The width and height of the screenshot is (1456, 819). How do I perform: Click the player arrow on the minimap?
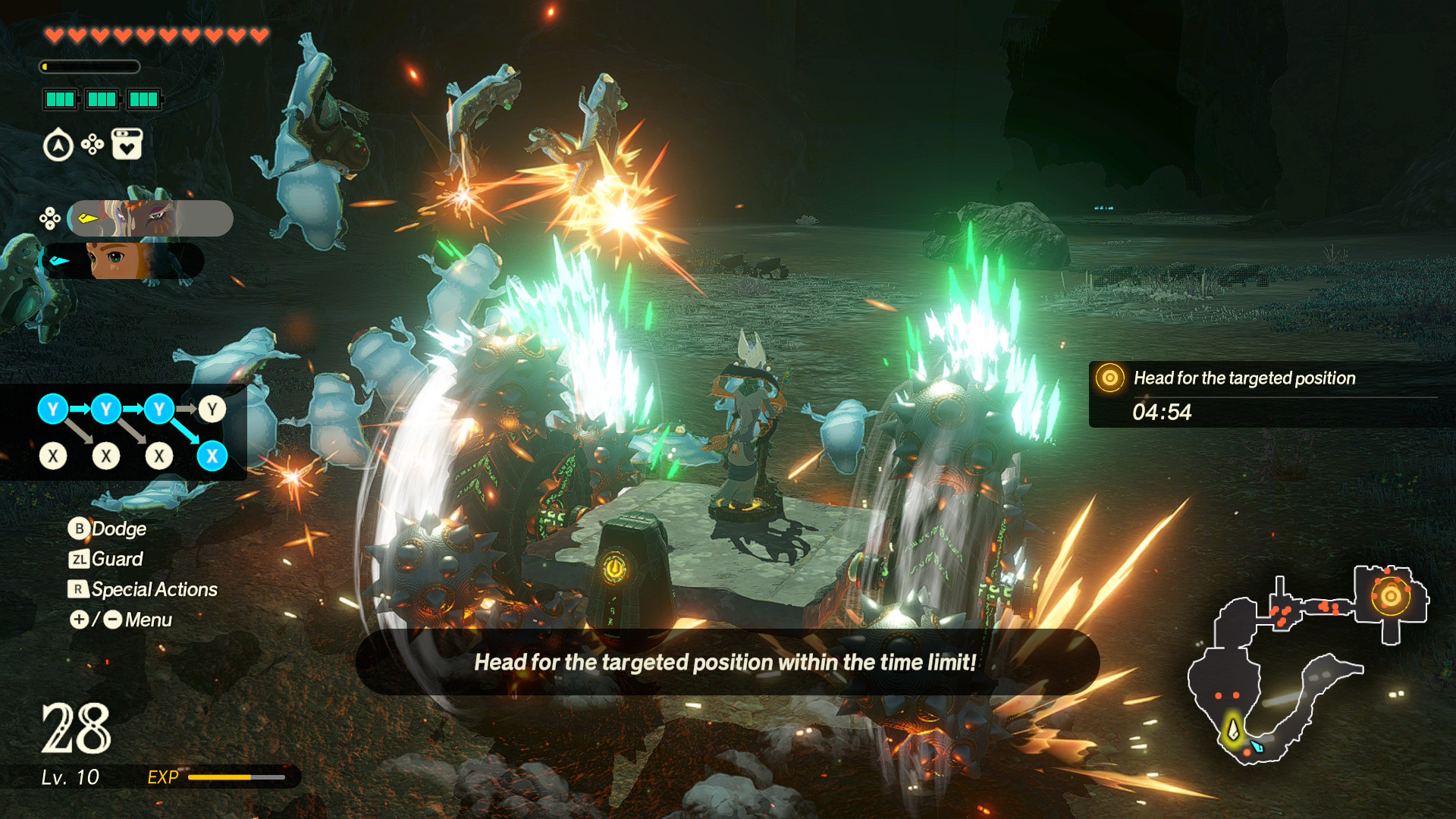(x=1233, y=730)
